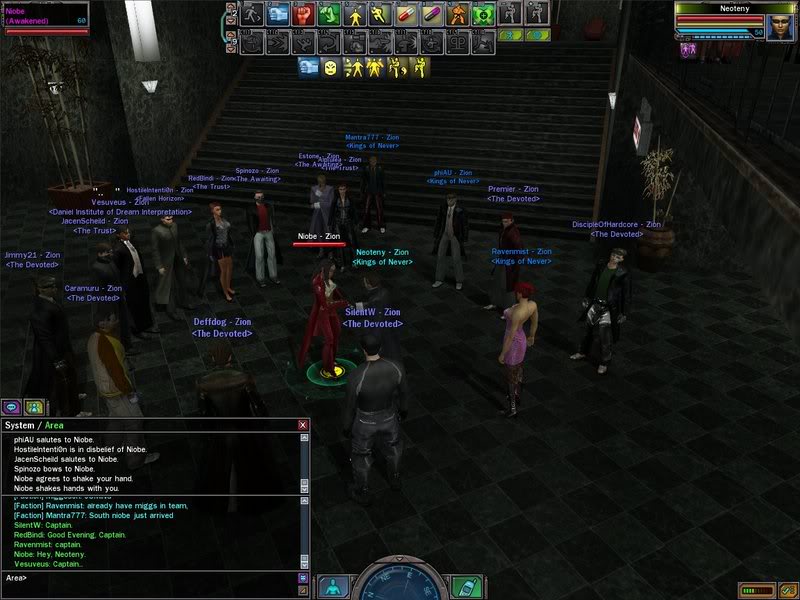Close the System / Area chat window
This screenshot has width=800, height=600.
[x=303, y=425]
